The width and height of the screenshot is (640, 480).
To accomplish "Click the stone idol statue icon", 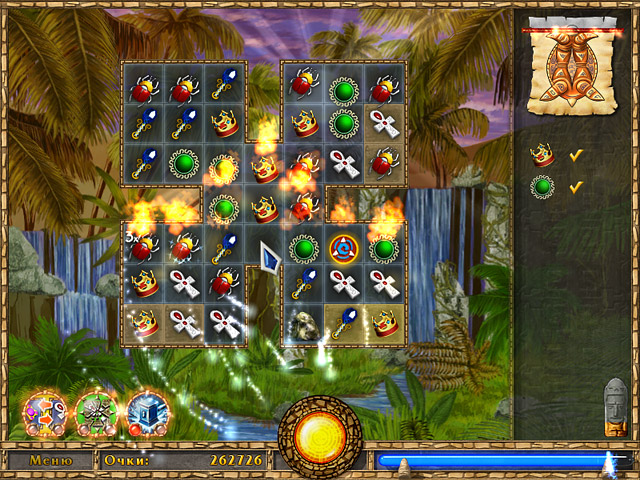I will pos(616,408).
